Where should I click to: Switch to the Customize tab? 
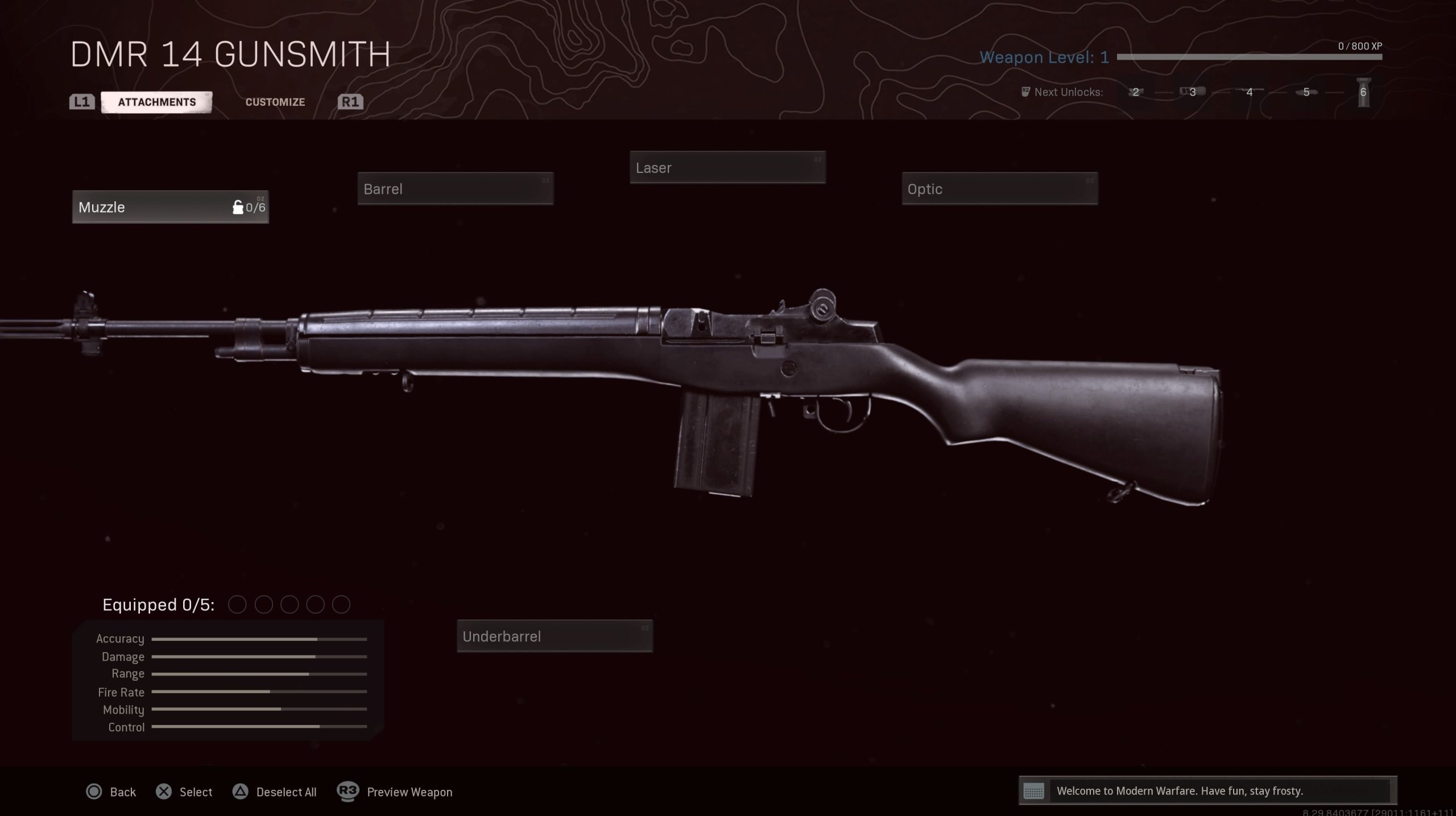pyautogui.click(x=275, y=102)
